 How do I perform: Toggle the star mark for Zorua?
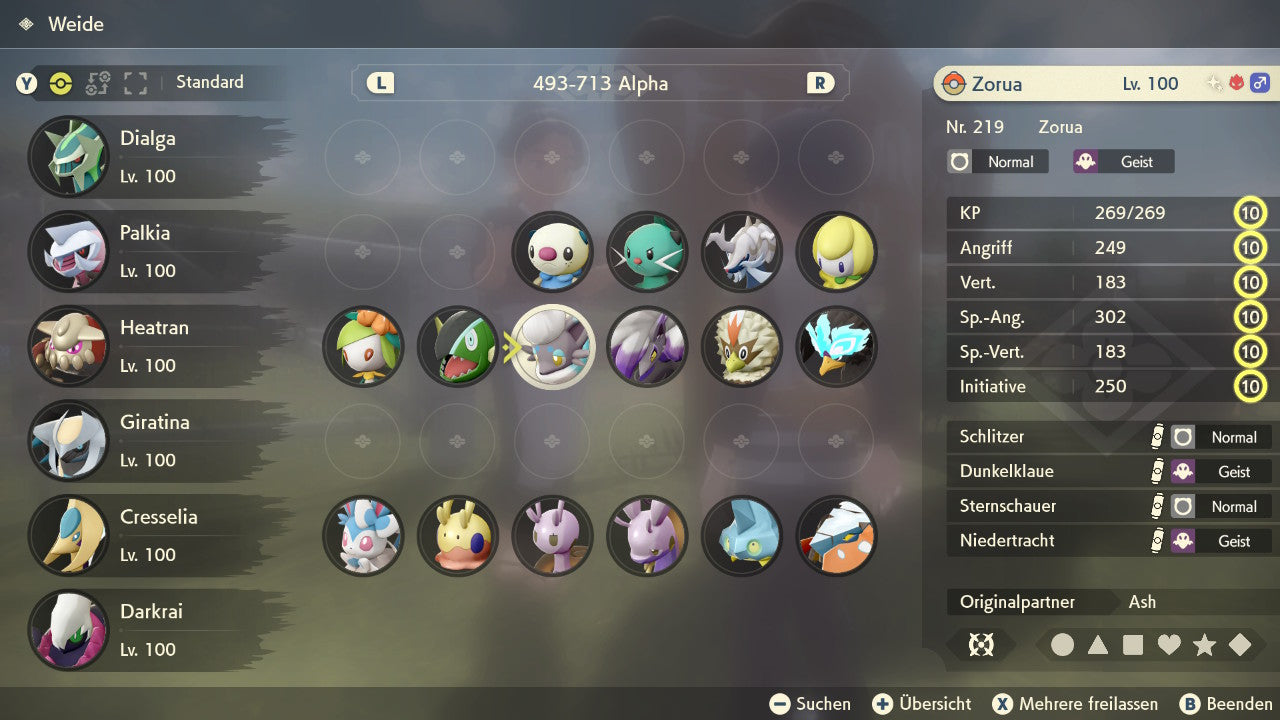pos(1203,645)
